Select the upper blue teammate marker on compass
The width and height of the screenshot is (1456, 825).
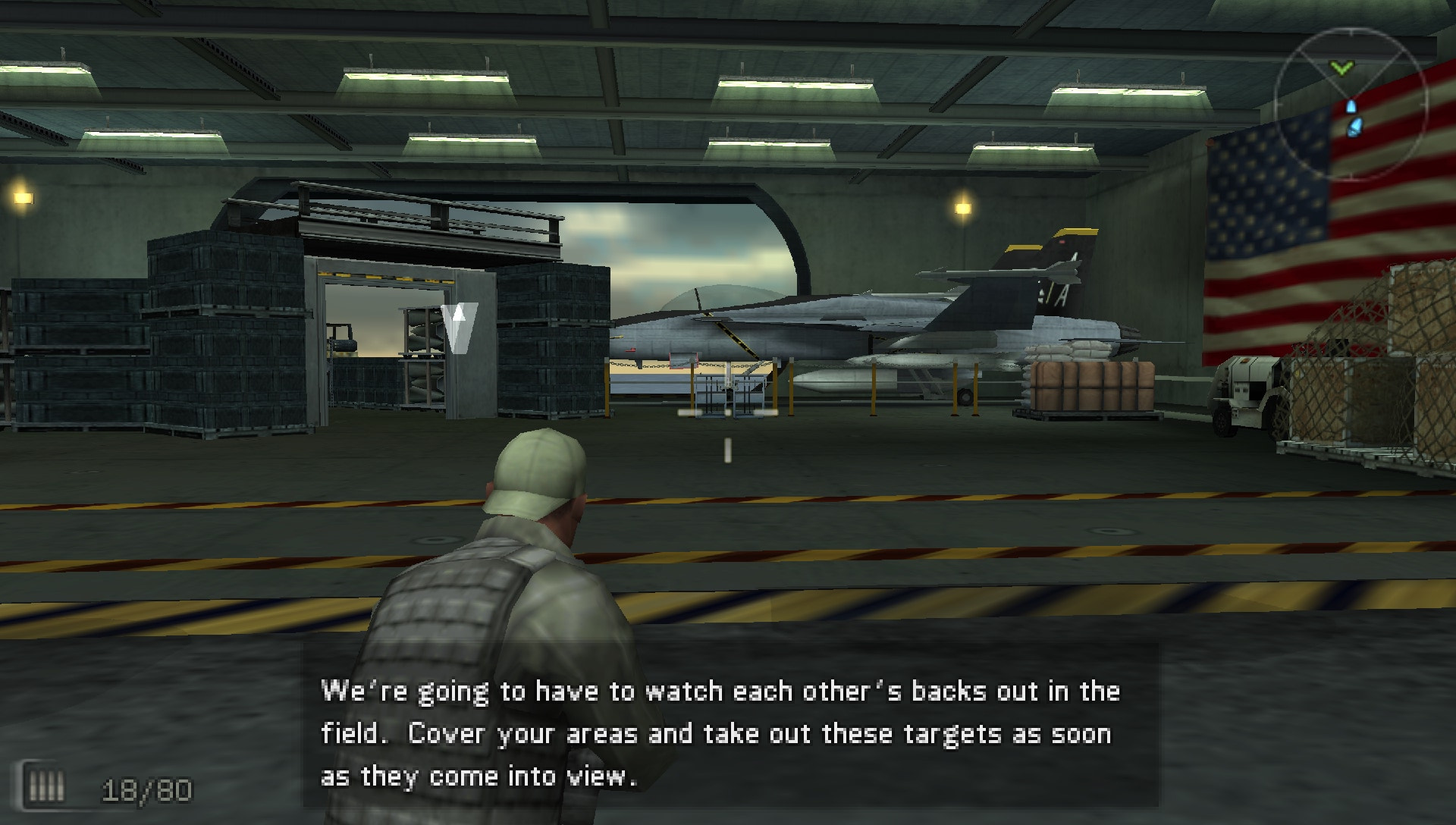pyautogui.click(x=1351, y=107)
